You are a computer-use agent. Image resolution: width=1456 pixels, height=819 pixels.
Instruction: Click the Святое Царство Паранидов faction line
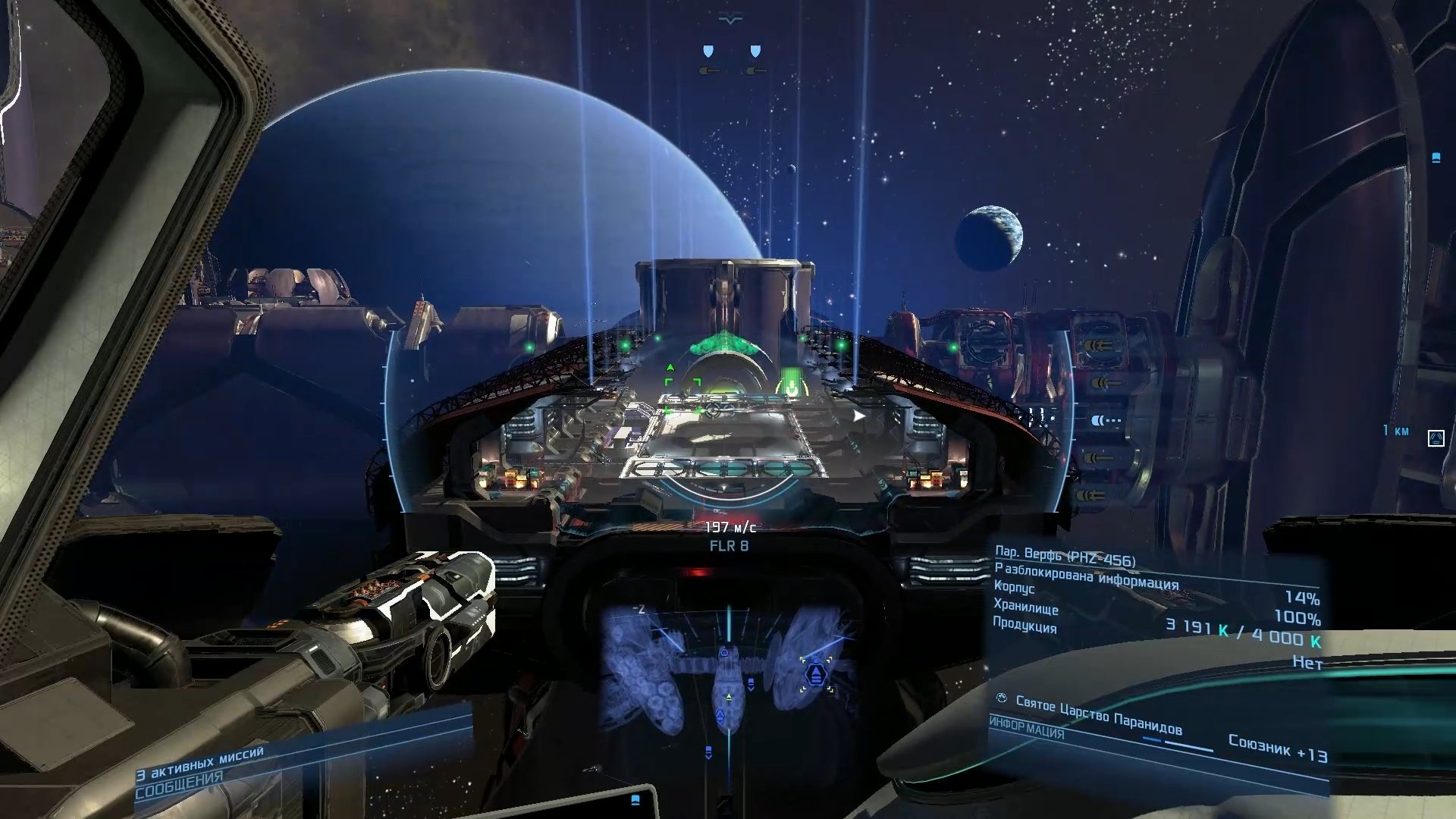click(1098, 715)
